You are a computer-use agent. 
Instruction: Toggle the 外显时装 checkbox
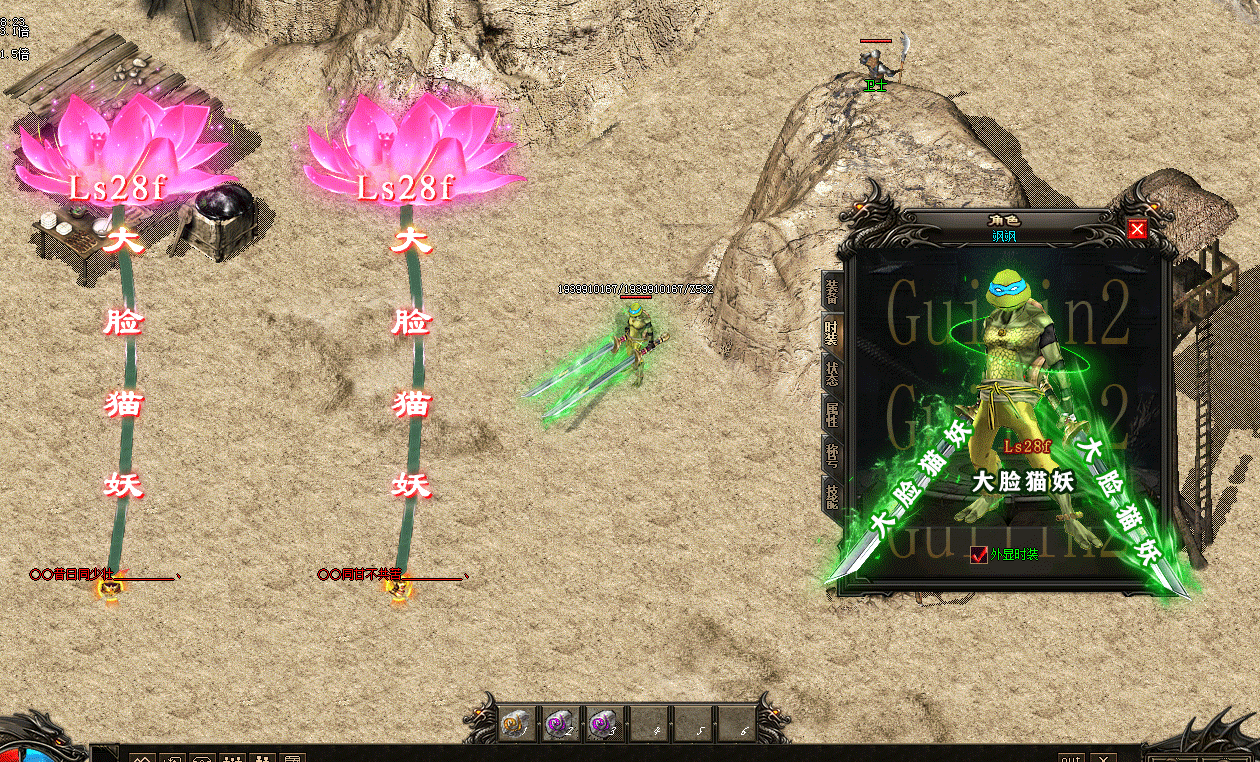pos(979,554)
